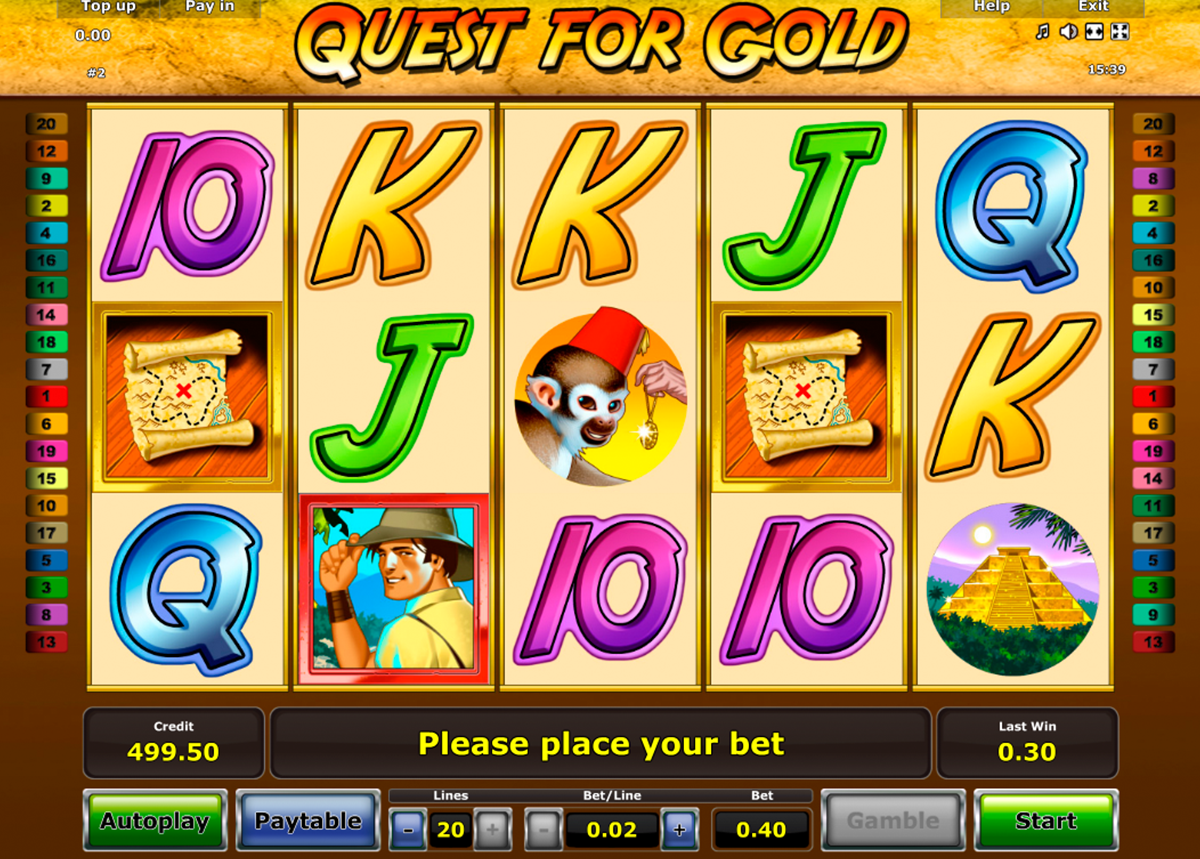The height and width of the screenshot is (859, 1200).
Task: Lower the Bet/Line amount
Action: click(x=543, y=829)
